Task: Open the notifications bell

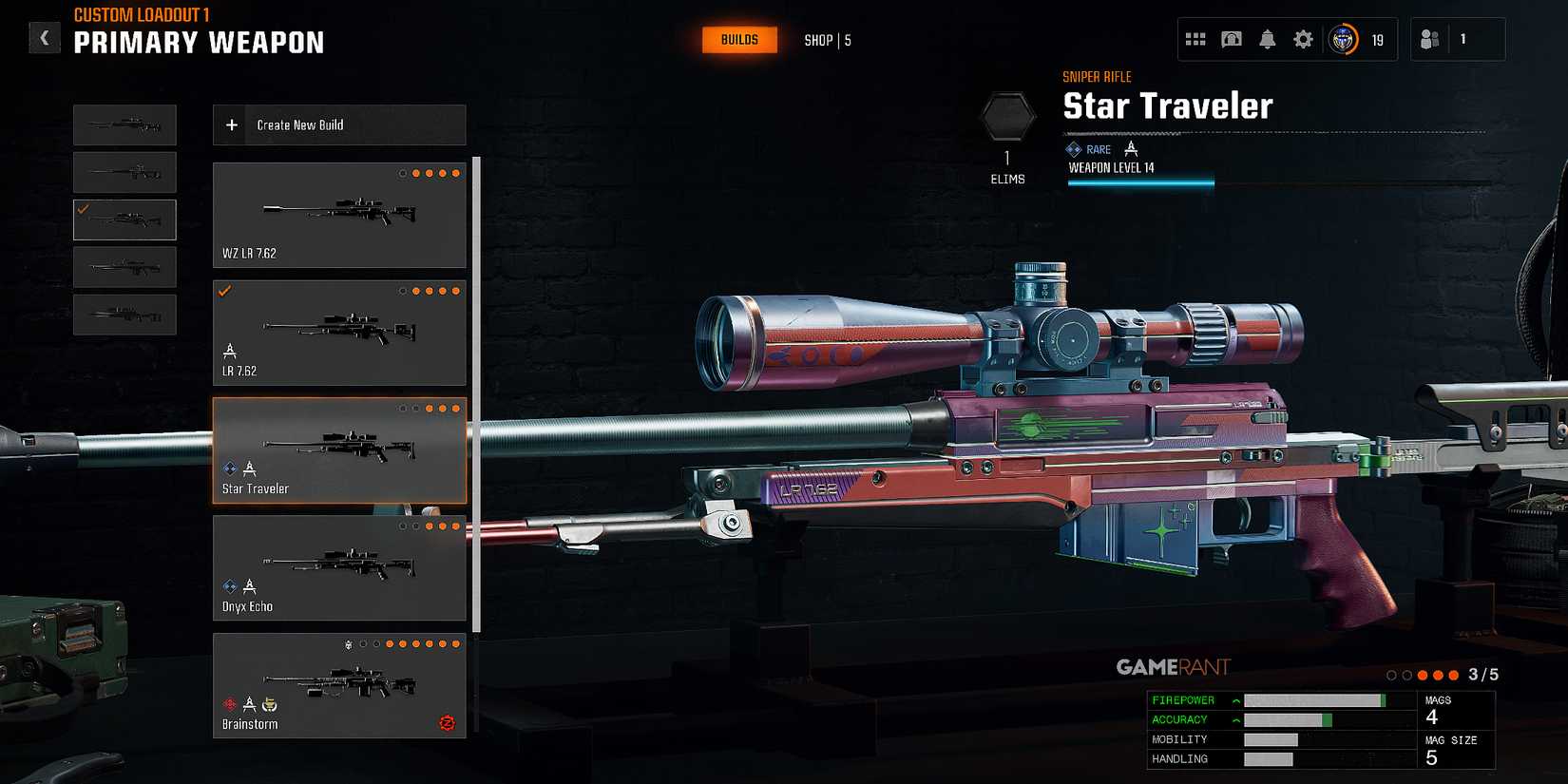Action: (x=1267, y=39)
